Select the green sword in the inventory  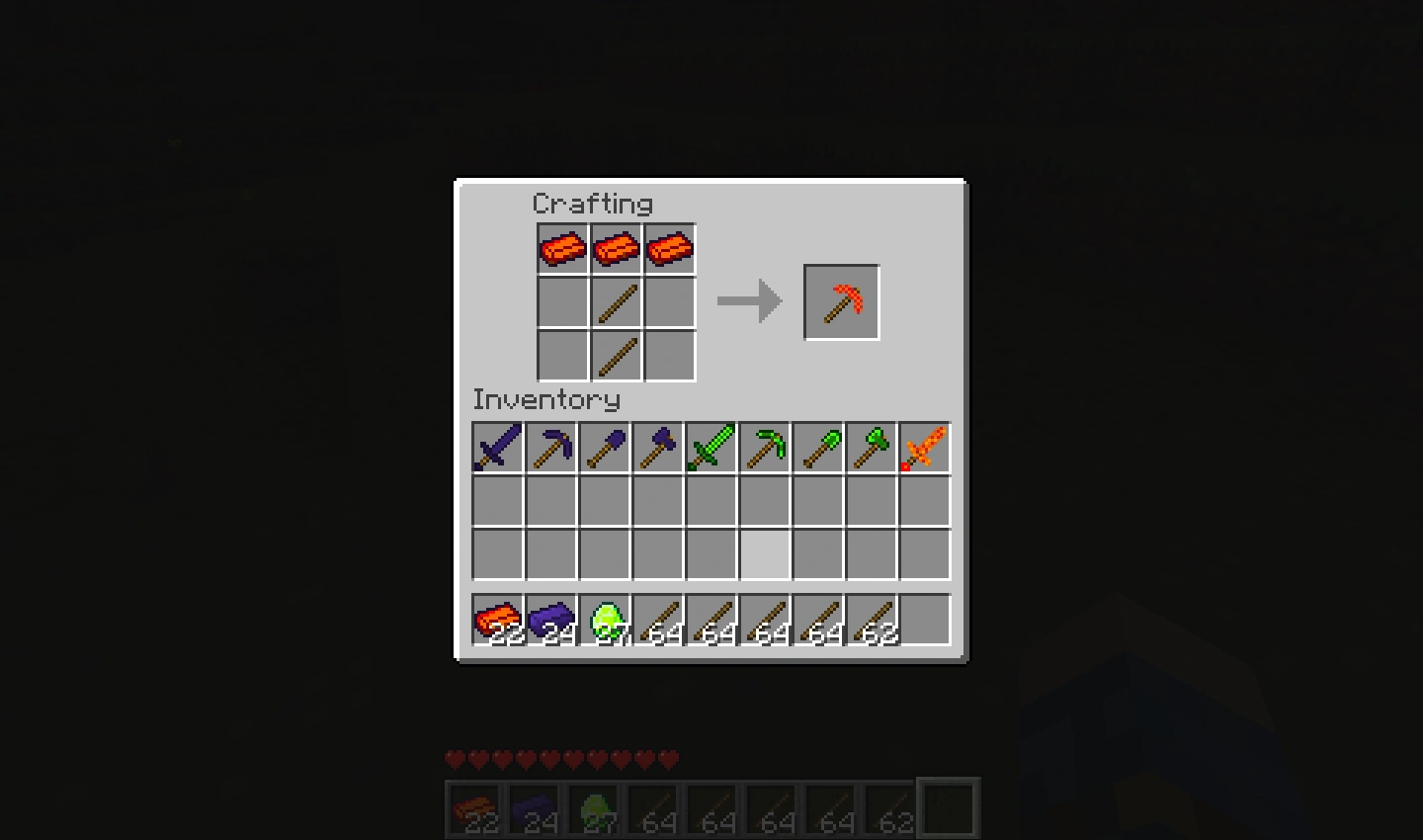tap(711, 448)
